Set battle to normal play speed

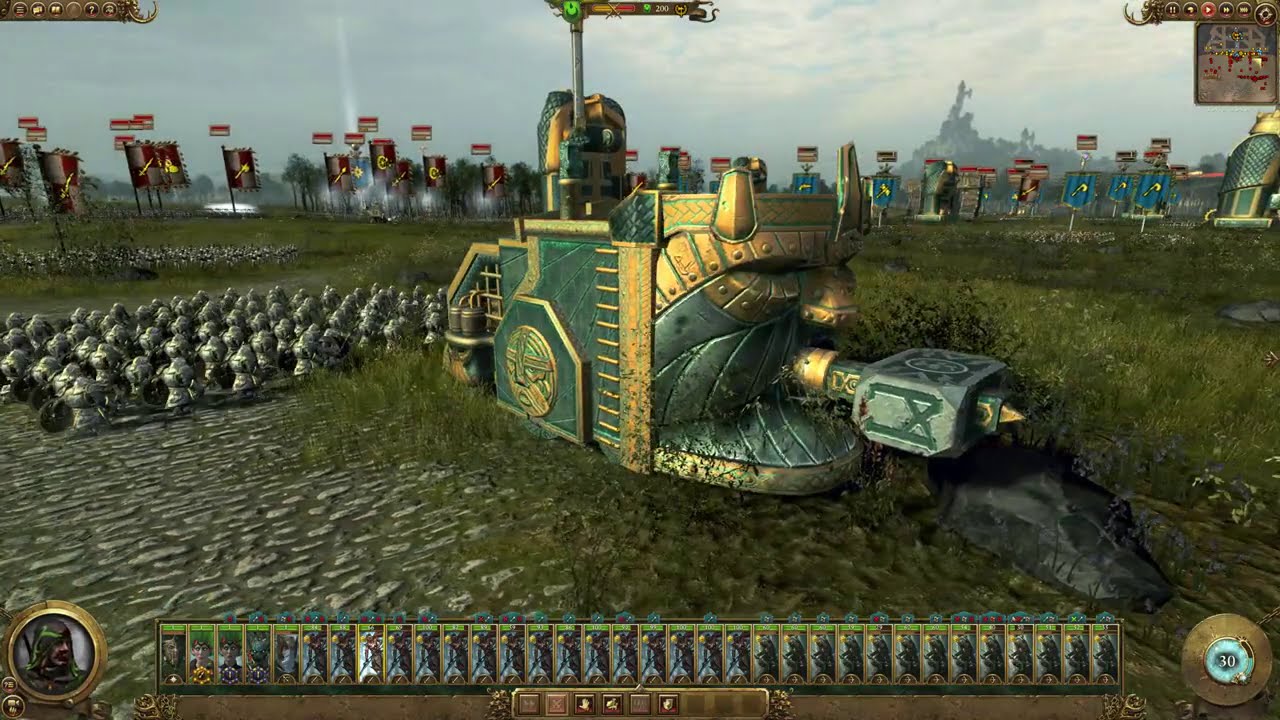(x=1208, y=10)
